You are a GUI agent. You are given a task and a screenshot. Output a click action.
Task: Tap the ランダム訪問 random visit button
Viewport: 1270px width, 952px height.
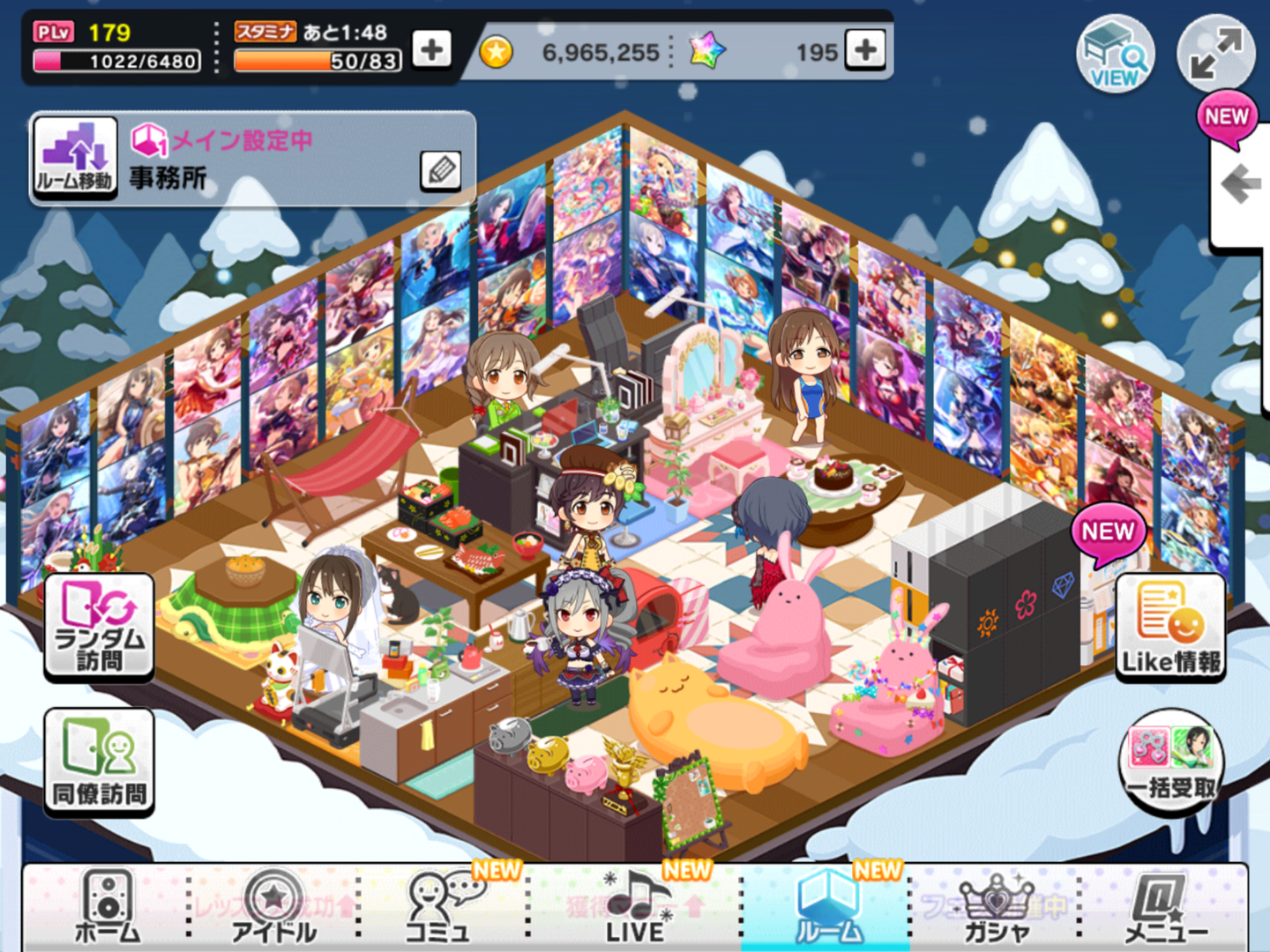click(99, 627)
